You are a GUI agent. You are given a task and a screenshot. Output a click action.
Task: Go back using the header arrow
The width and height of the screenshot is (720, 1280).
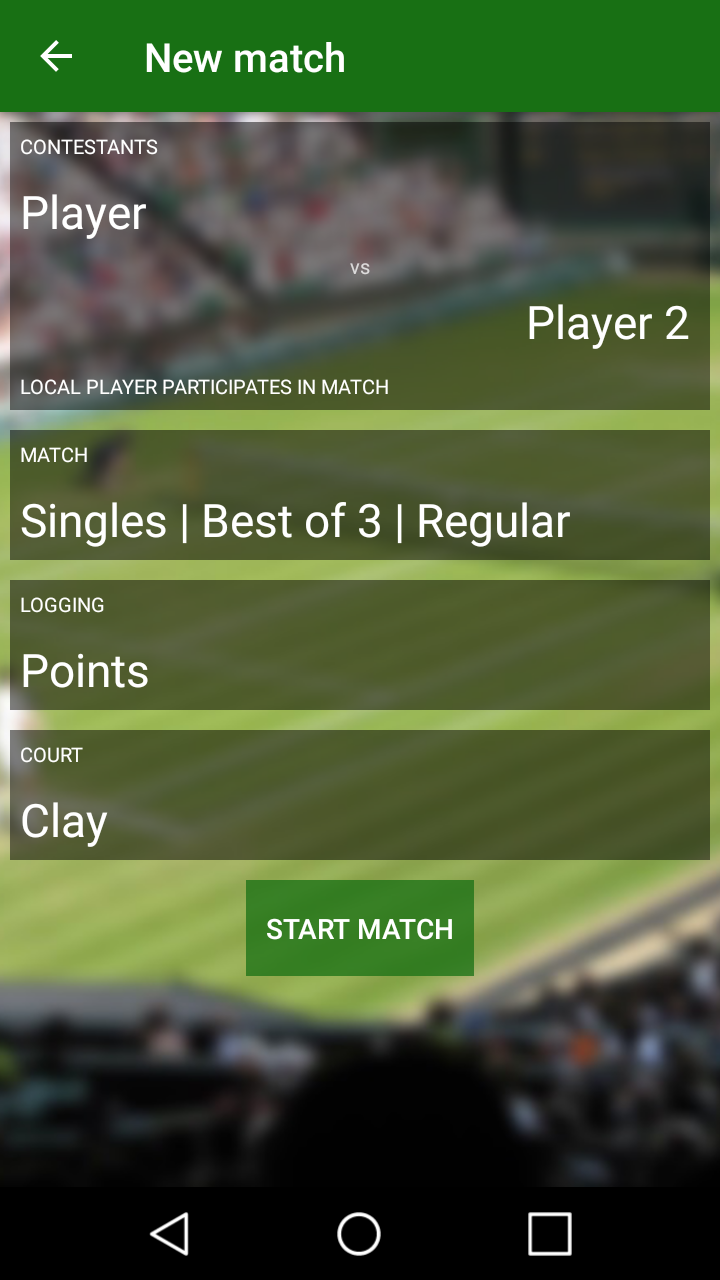click(56, 57)
